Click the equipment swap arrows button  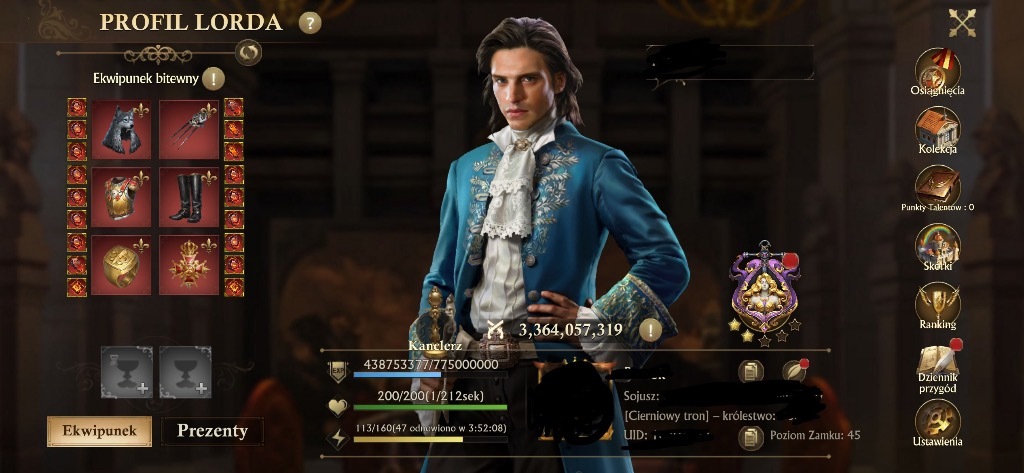pos(248,51)
